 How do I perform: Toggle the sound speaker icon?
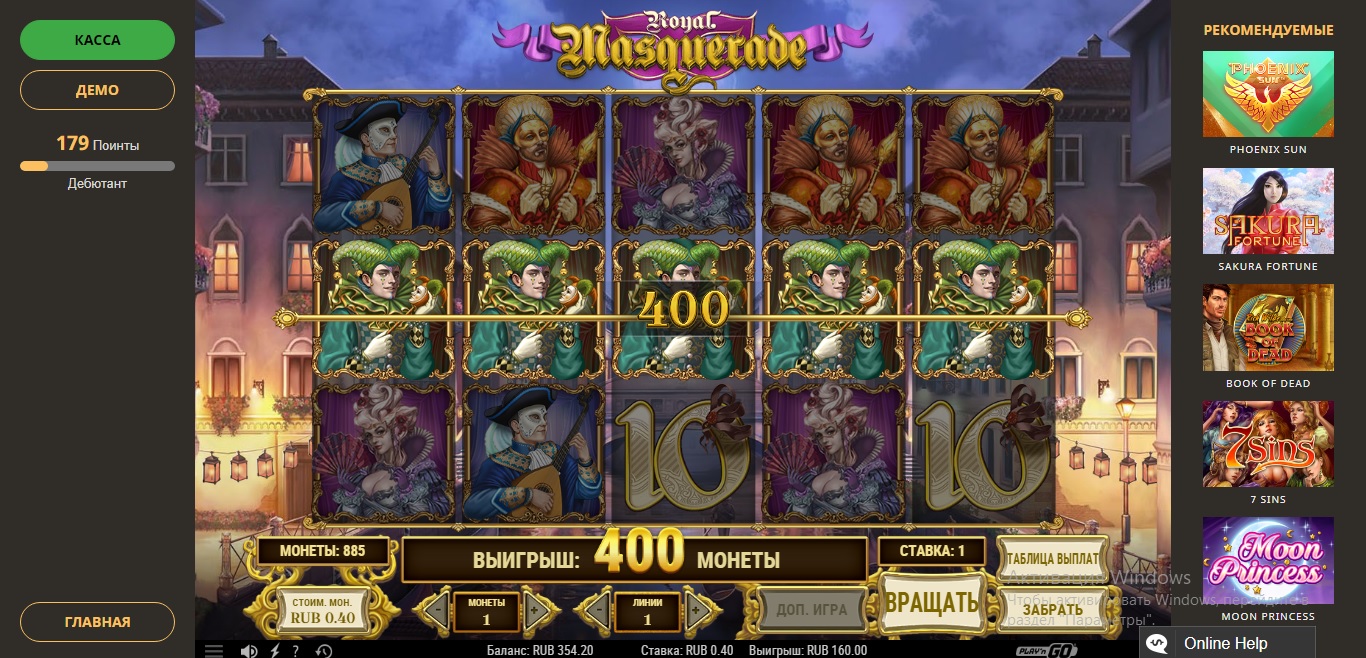coord(249,650)
